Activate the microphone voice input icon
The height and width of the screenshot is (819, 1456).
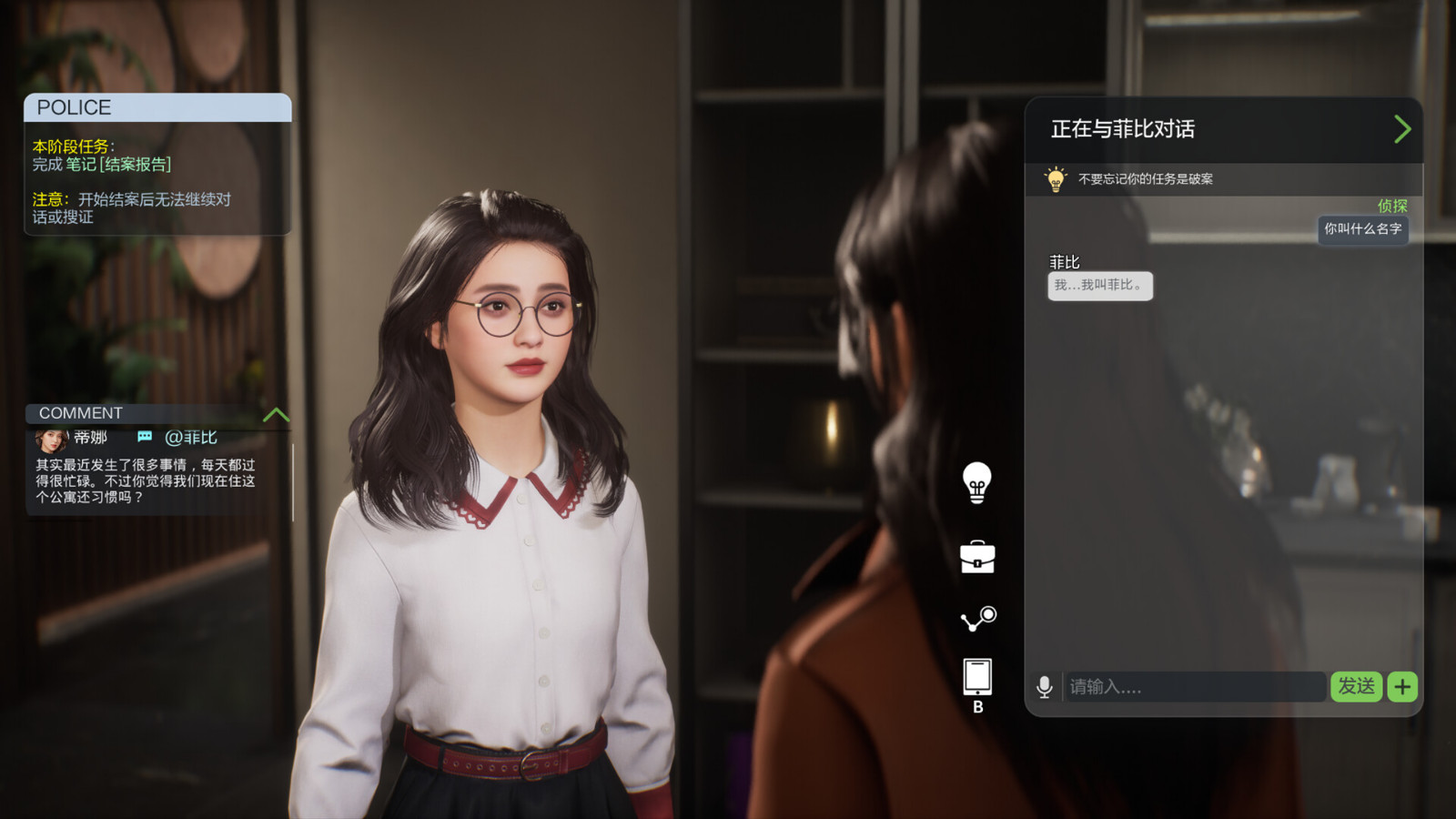pyautogui.click(x=1044, y=687)
